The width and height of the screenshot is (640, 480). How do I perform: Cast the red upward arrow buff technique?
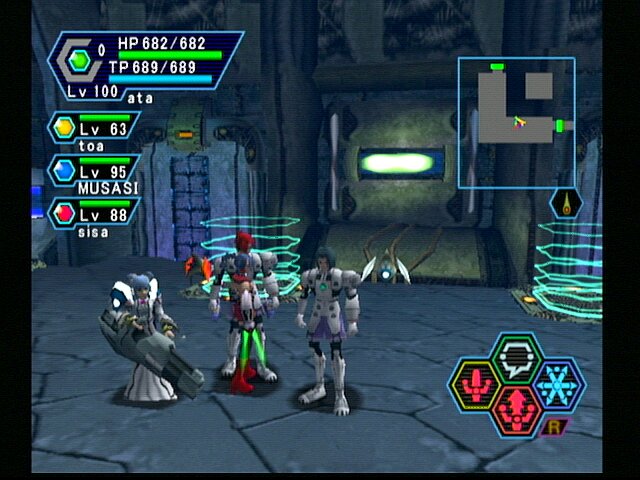[517, 408]
